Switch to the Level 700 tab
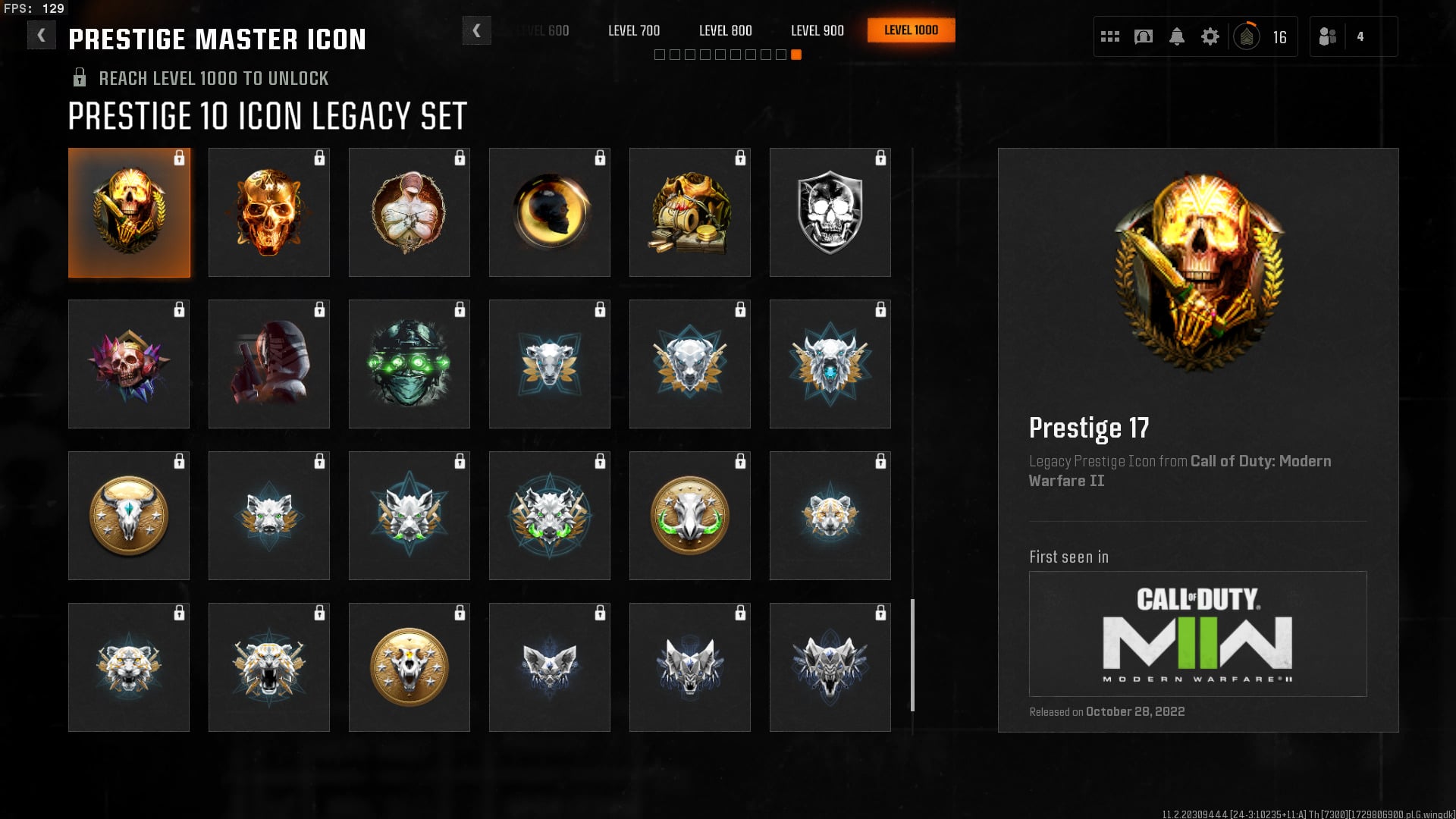 634,30
